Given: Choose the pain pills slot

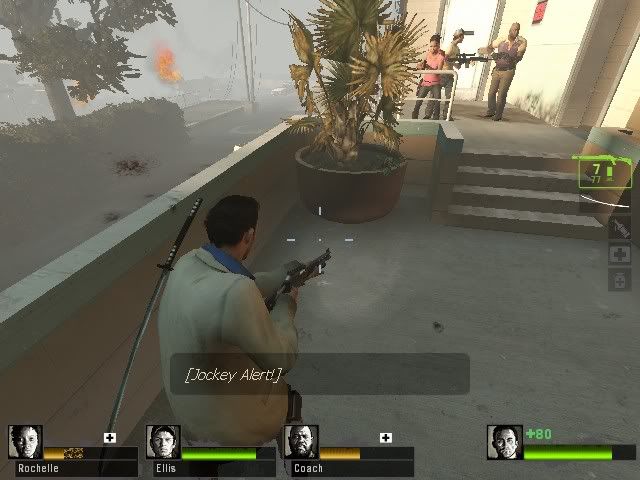Looking at the screenshot, I should tap(619, 280).
